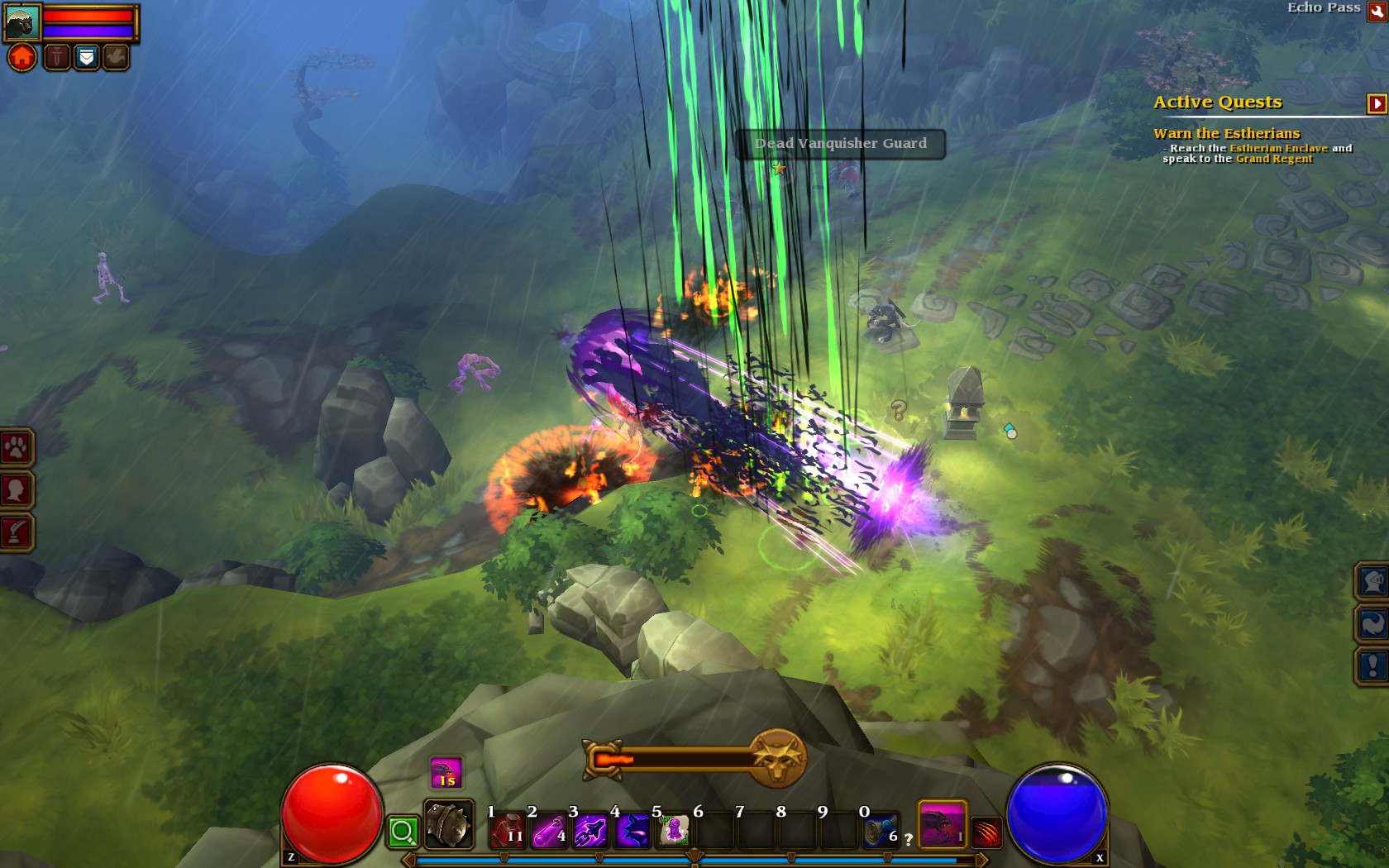Click the head silhouette side button

[16, 490]
